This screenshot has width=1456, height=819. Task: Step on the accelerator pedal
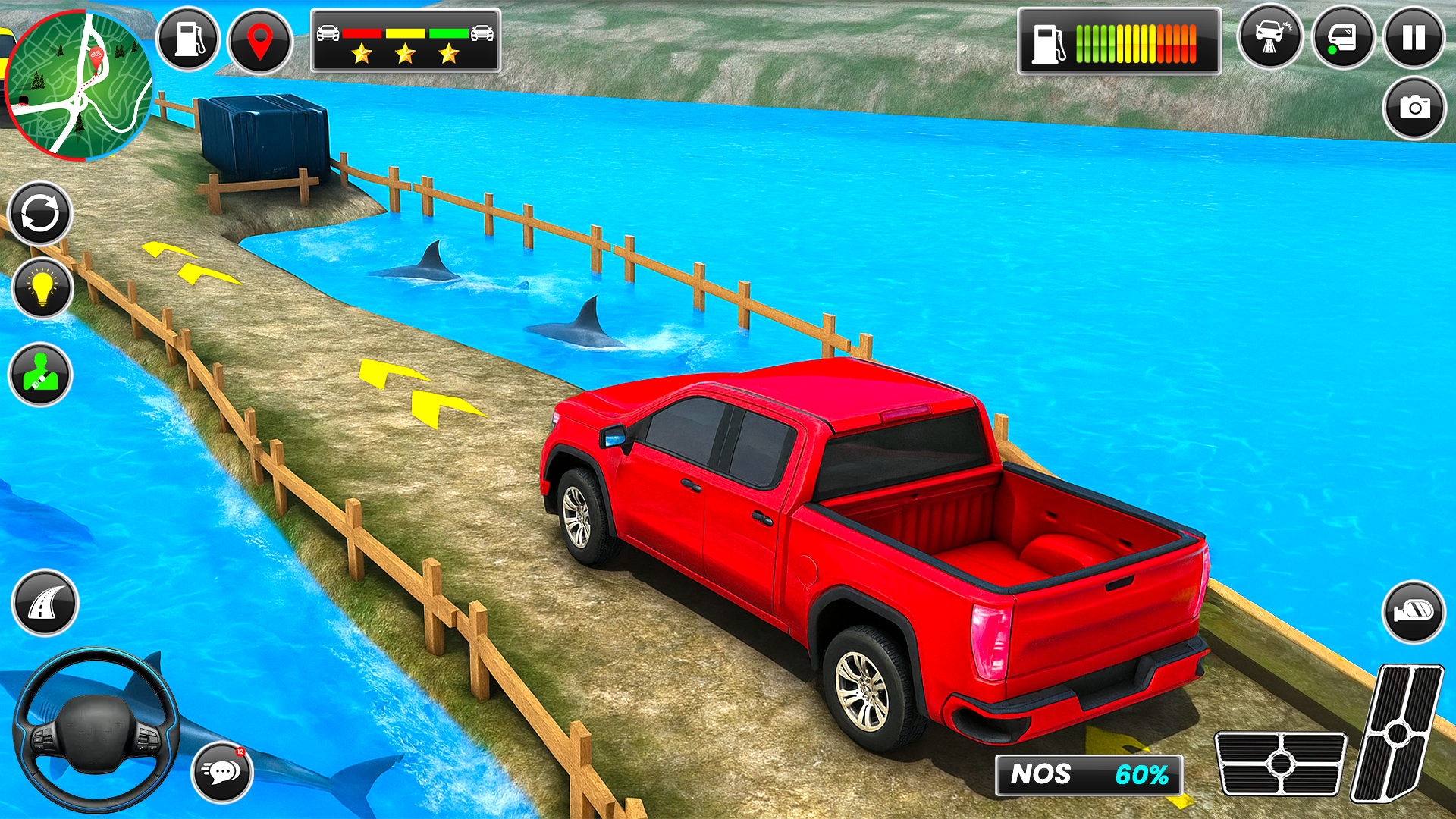pos(1397,733)
